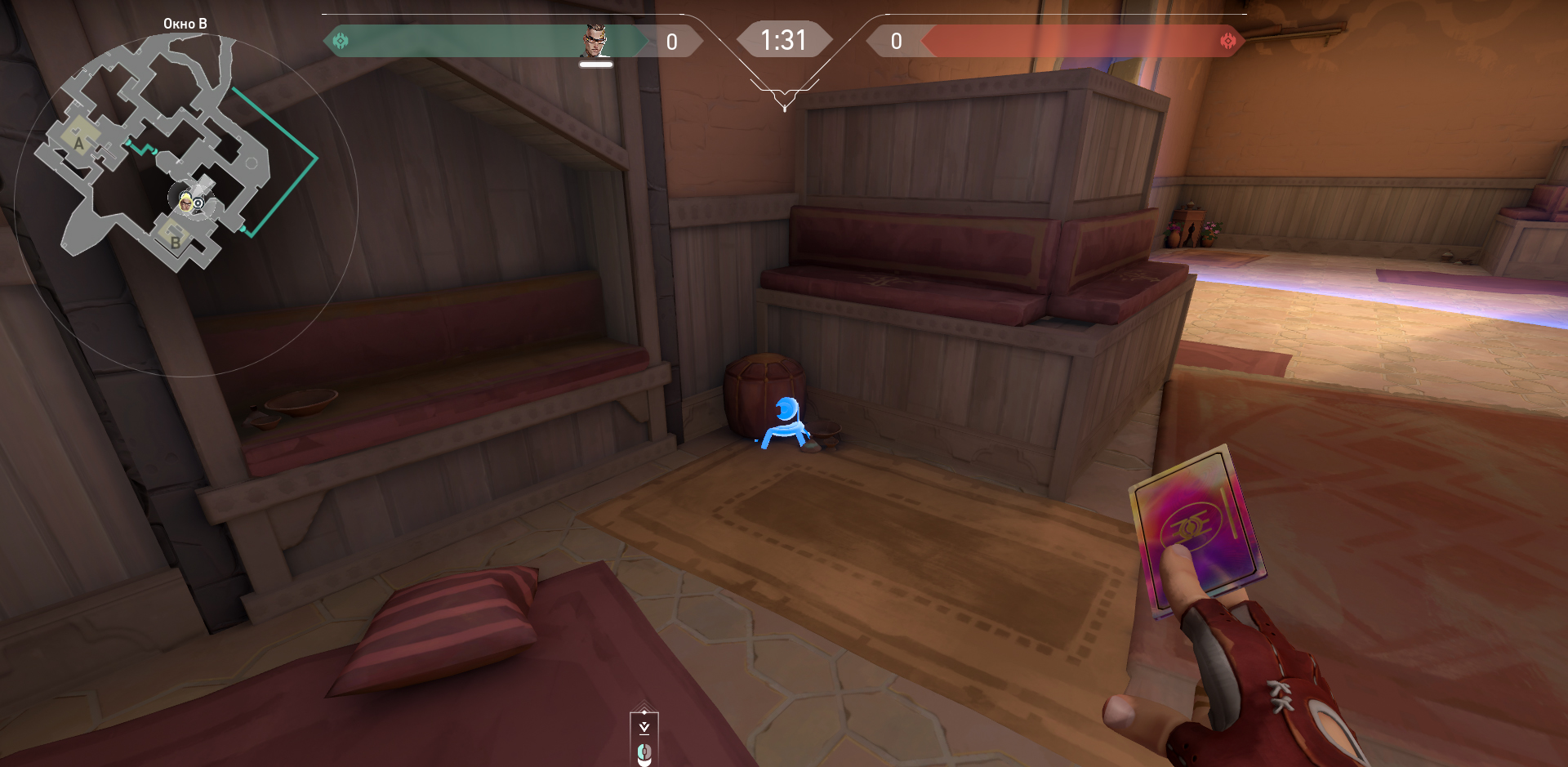1568x767 pixels.
Task: Select the red attackers team emblem
Action: [1227, 42]
